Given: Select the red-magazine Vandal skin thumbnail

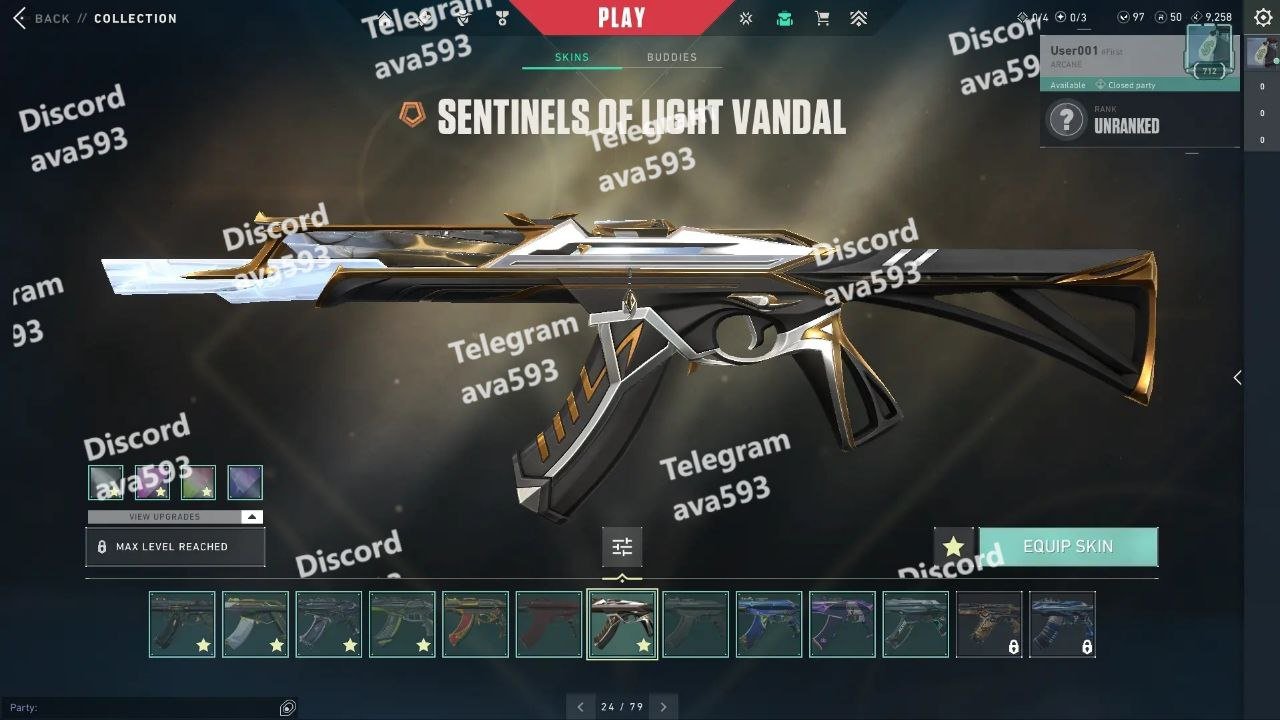Looking at the screenshot, I should pos(475,624).
